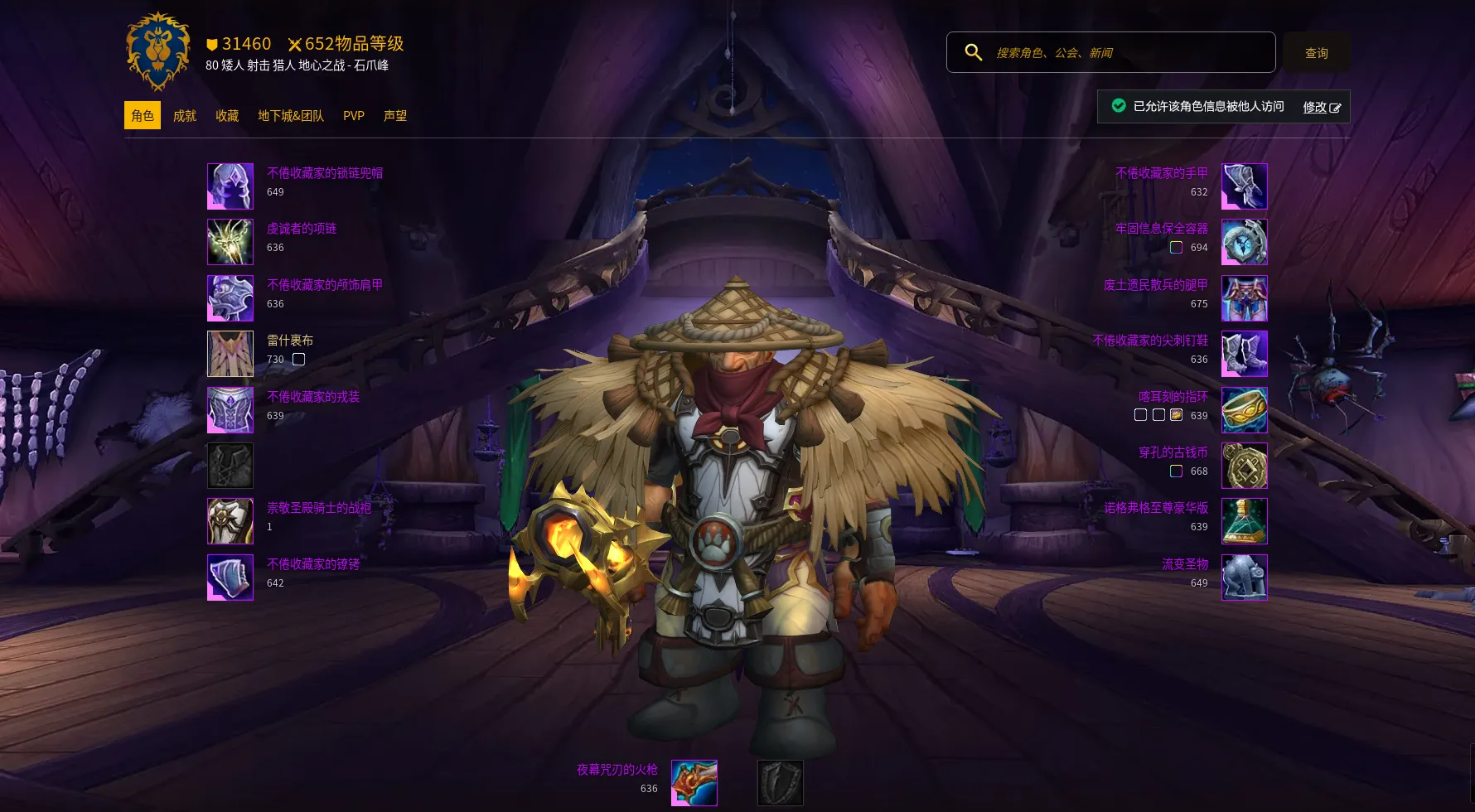
Task: Open the 牢固信息保全容器 belt slot
Action: (x=1244, y=242)
